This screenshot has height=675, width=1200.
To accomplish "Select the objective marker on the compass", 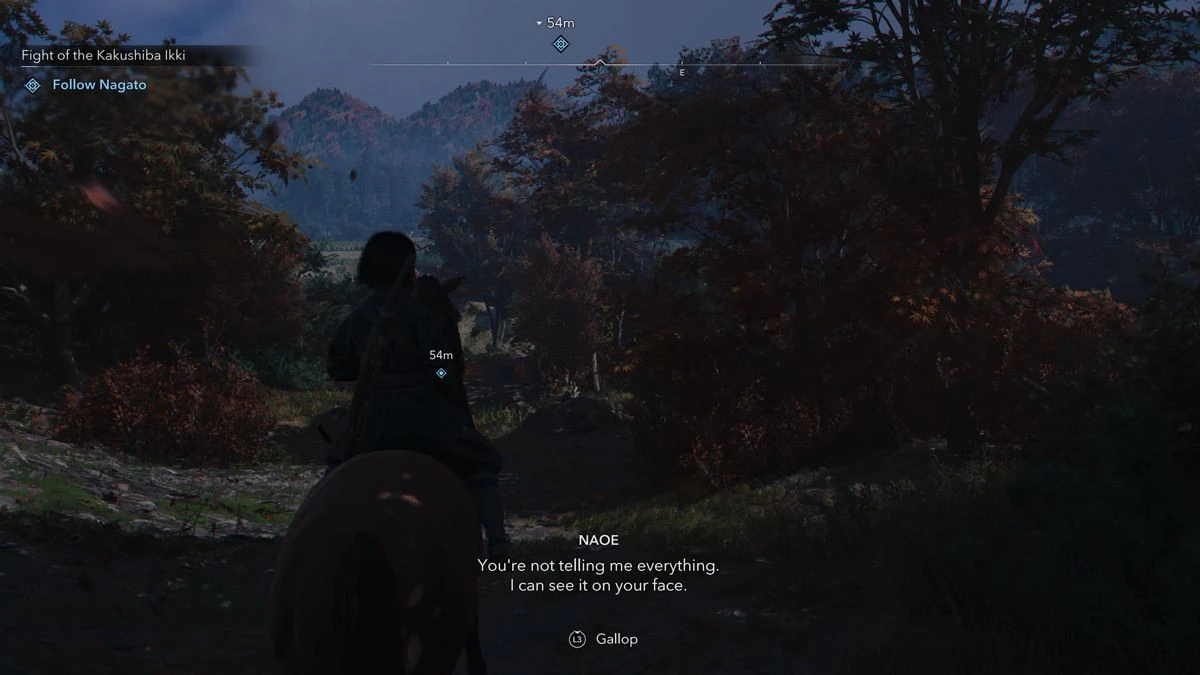I will tap(561, 44).
